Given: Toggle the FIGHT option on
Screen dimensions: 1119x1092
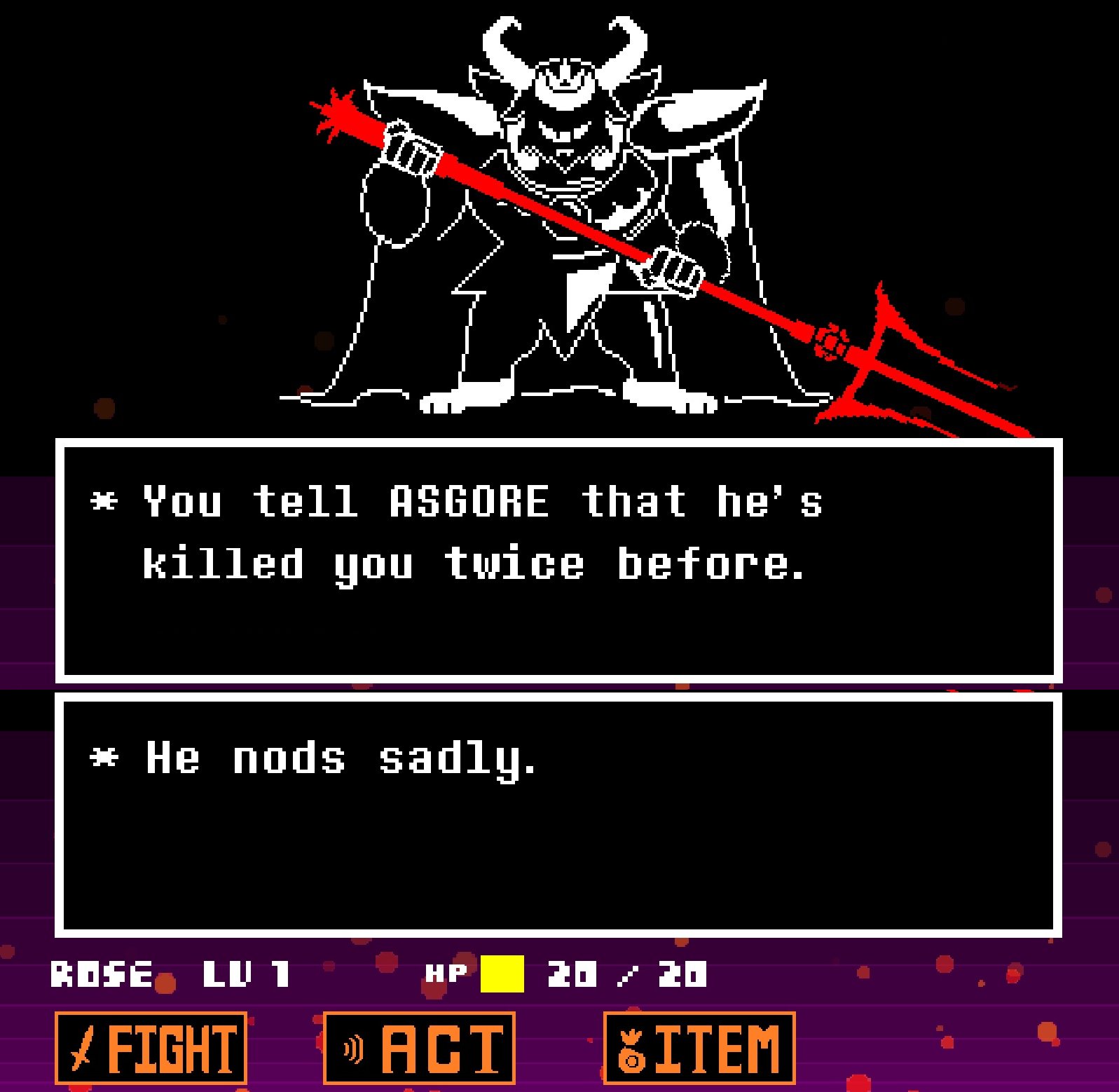Looking at the screenshot, I should [151, 1047].
